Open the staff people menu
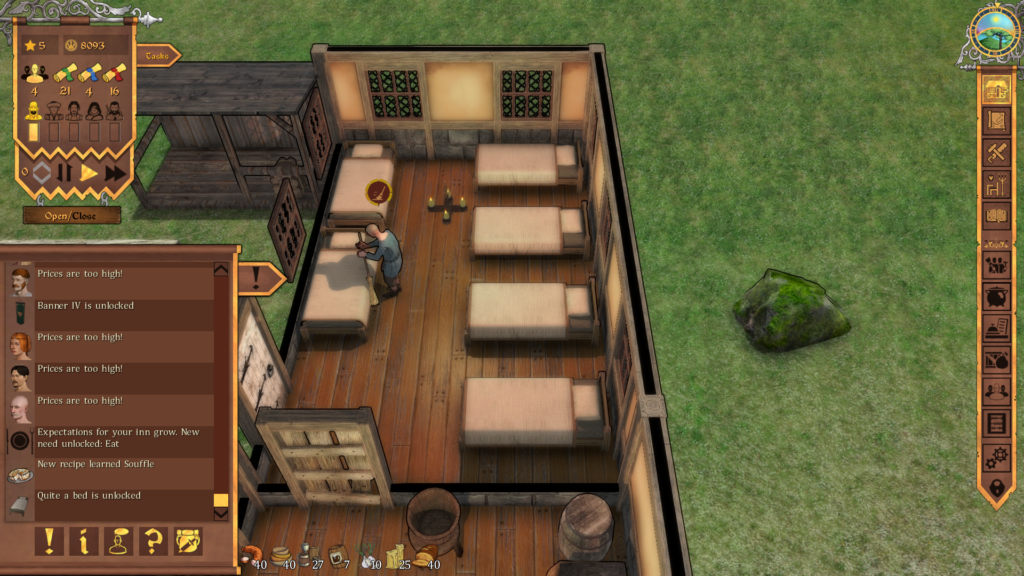1024x576 pixels. coord(995,391)
